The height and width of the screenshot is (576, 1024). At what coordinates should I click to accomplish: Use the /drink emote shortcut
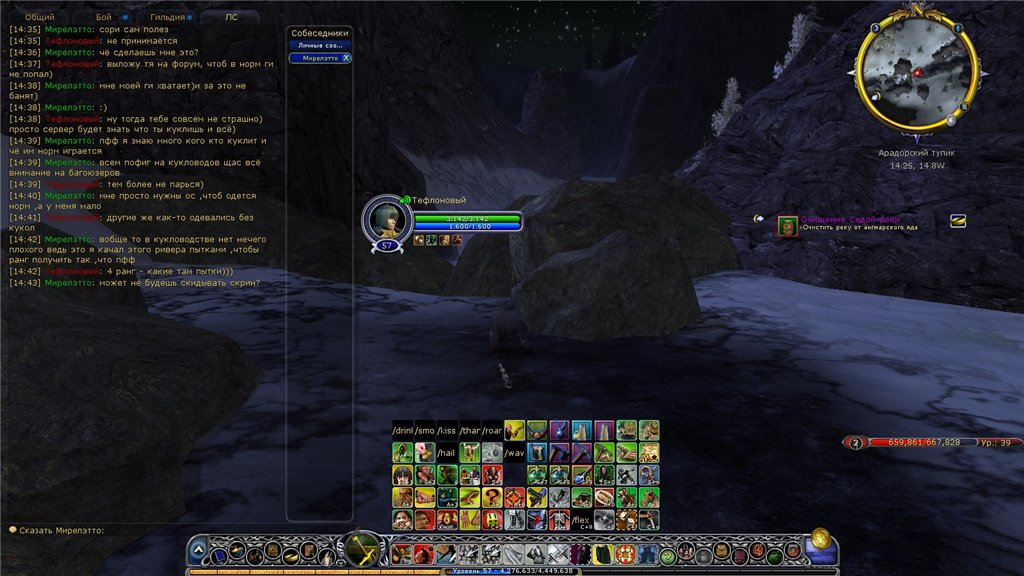[402, 430]
